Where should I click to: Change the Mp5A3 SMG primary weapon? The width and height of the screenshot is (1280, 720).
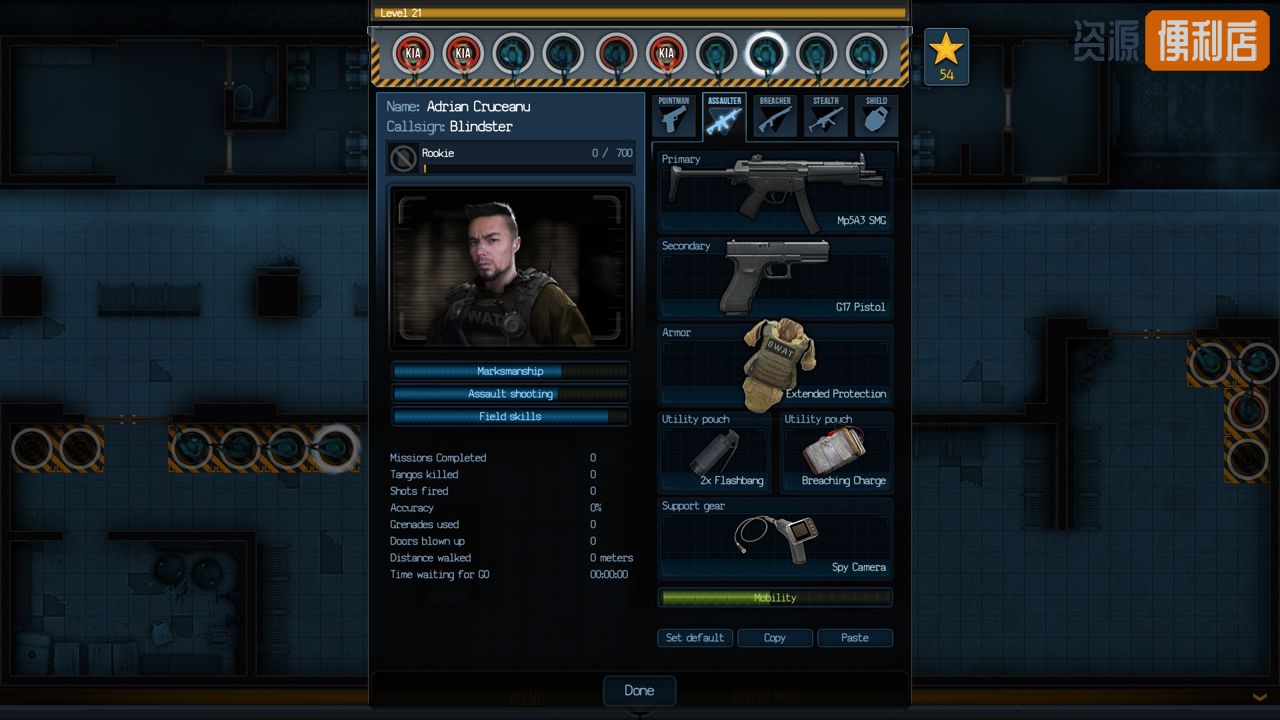point(775,192)
